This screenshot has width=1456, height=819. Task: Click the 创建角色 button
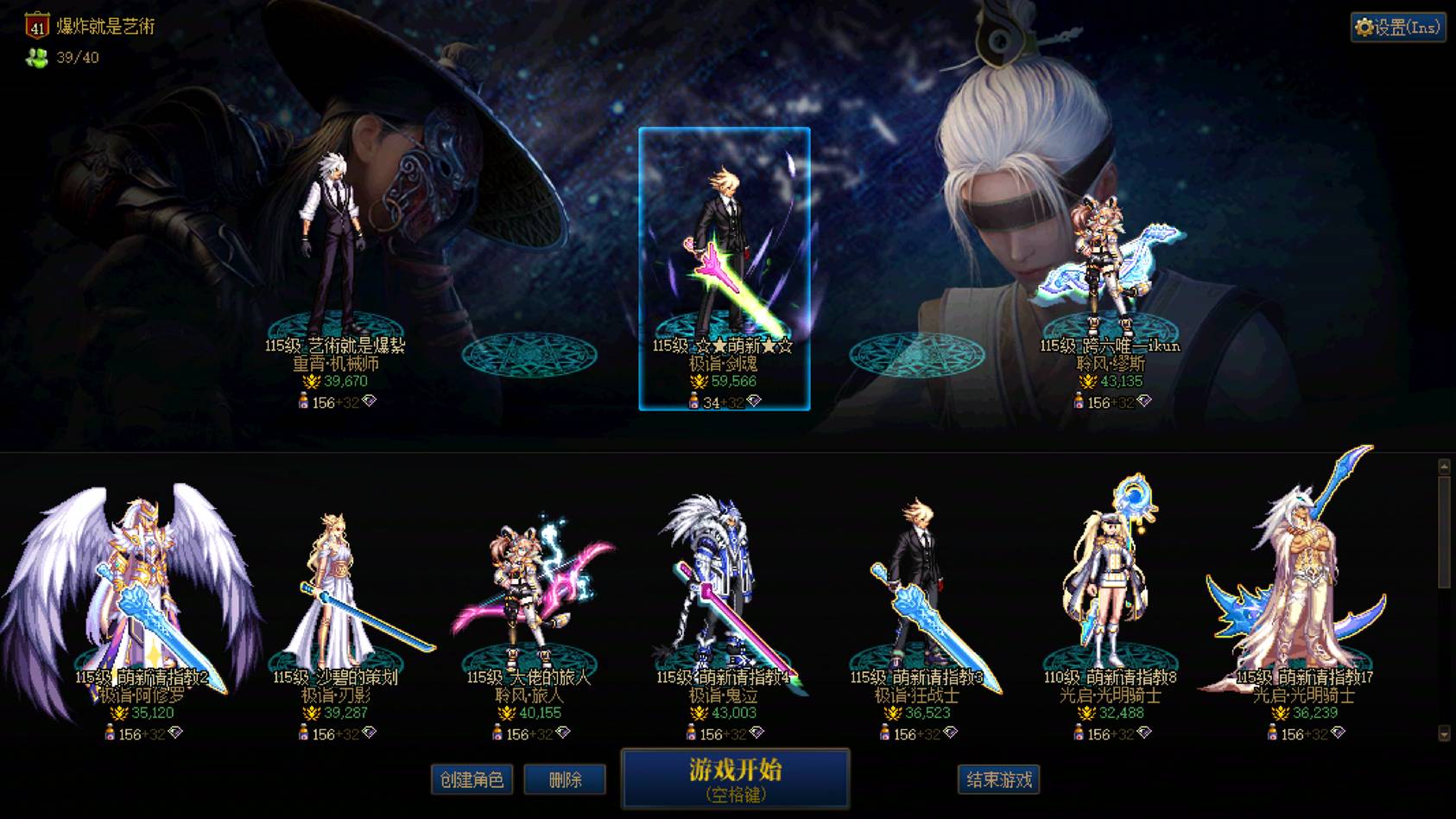point(472,779)
